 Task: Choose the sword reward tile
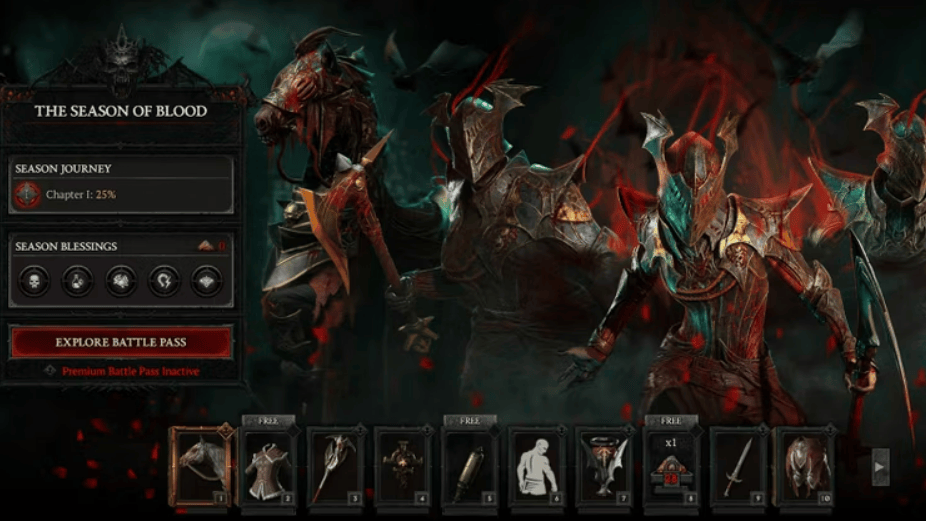point(738,466)
